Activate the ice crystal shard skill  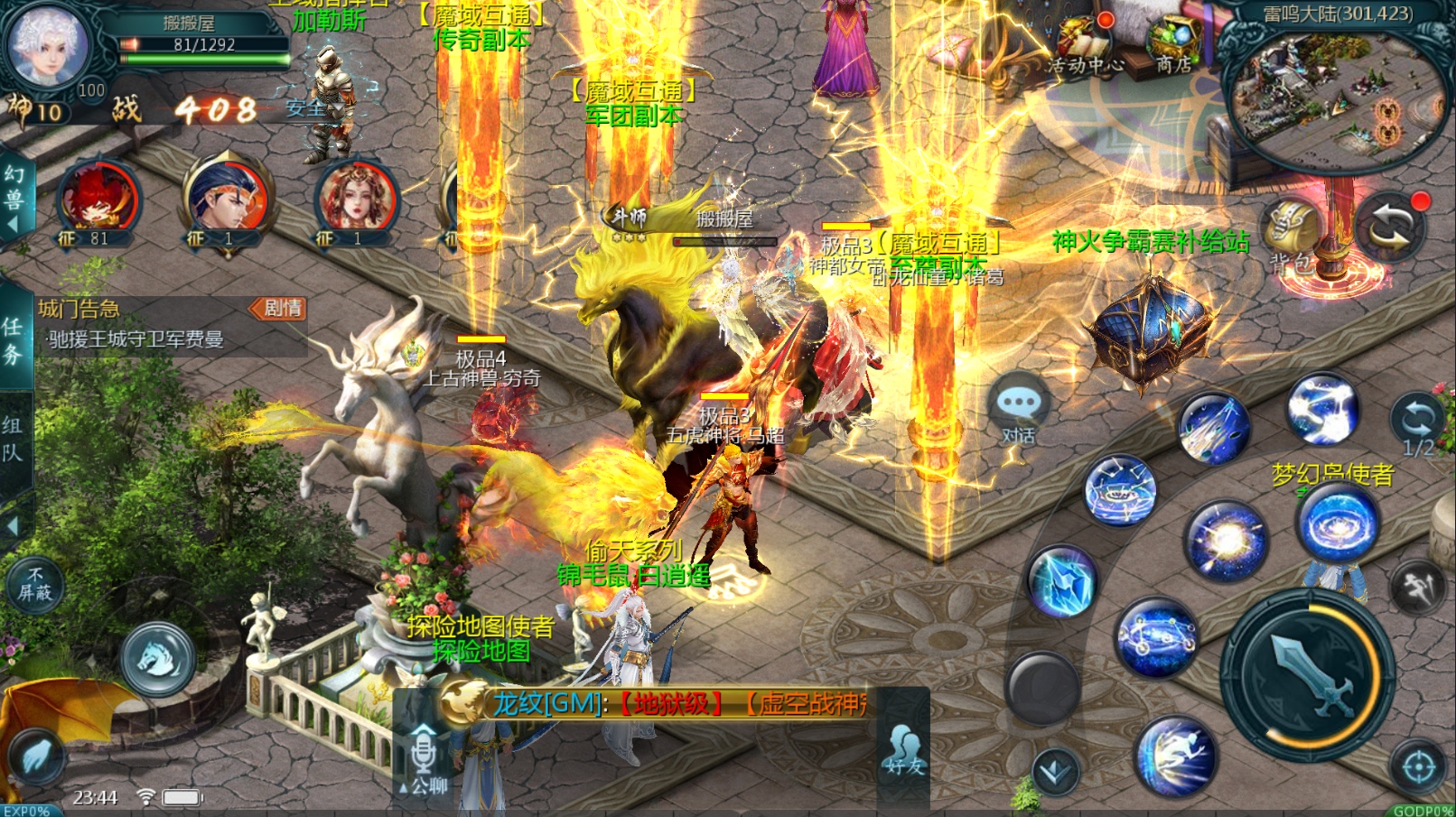pos(1063,583)
